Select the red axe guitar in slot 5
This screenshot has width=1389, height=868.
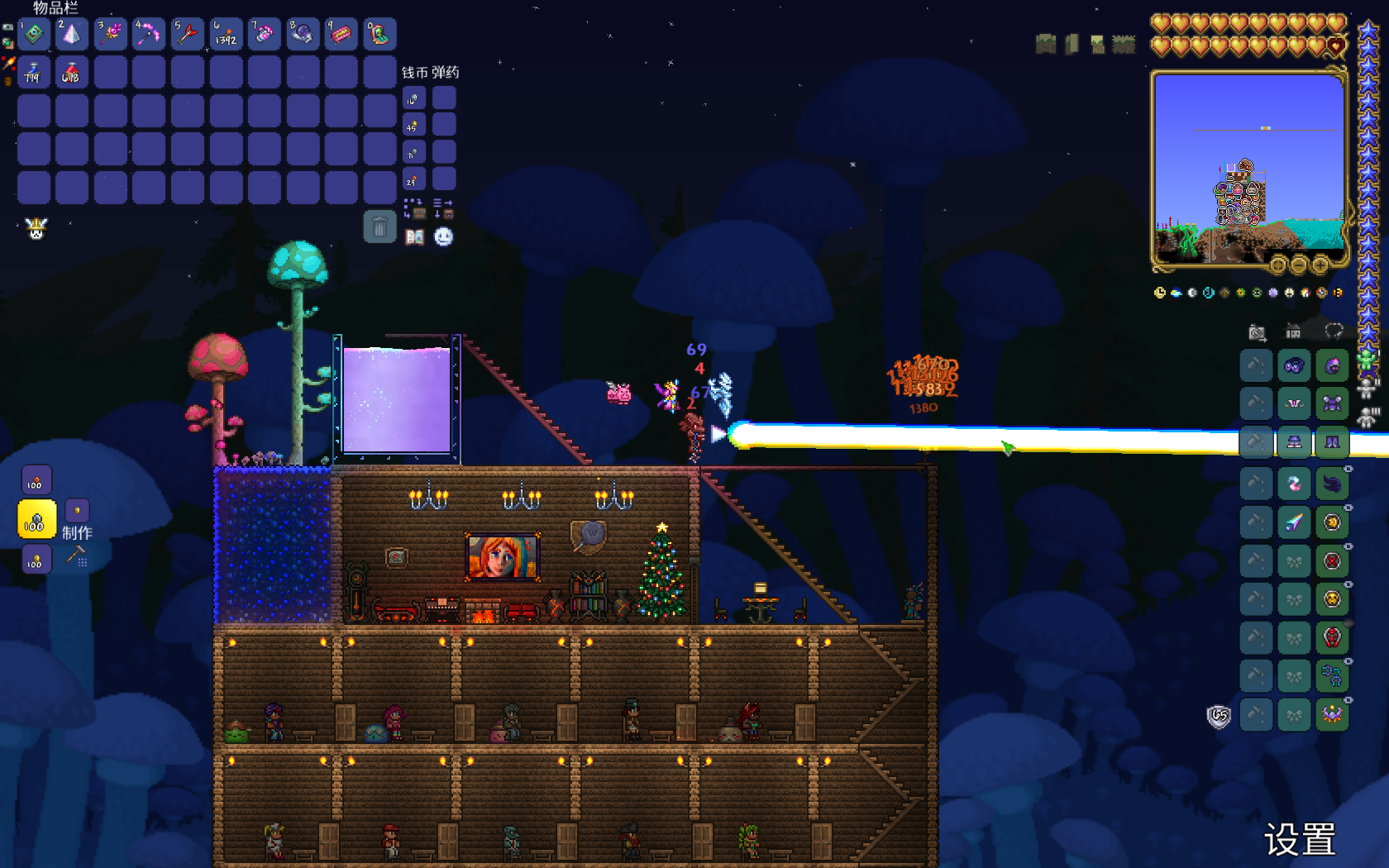(x=187, y=35)
